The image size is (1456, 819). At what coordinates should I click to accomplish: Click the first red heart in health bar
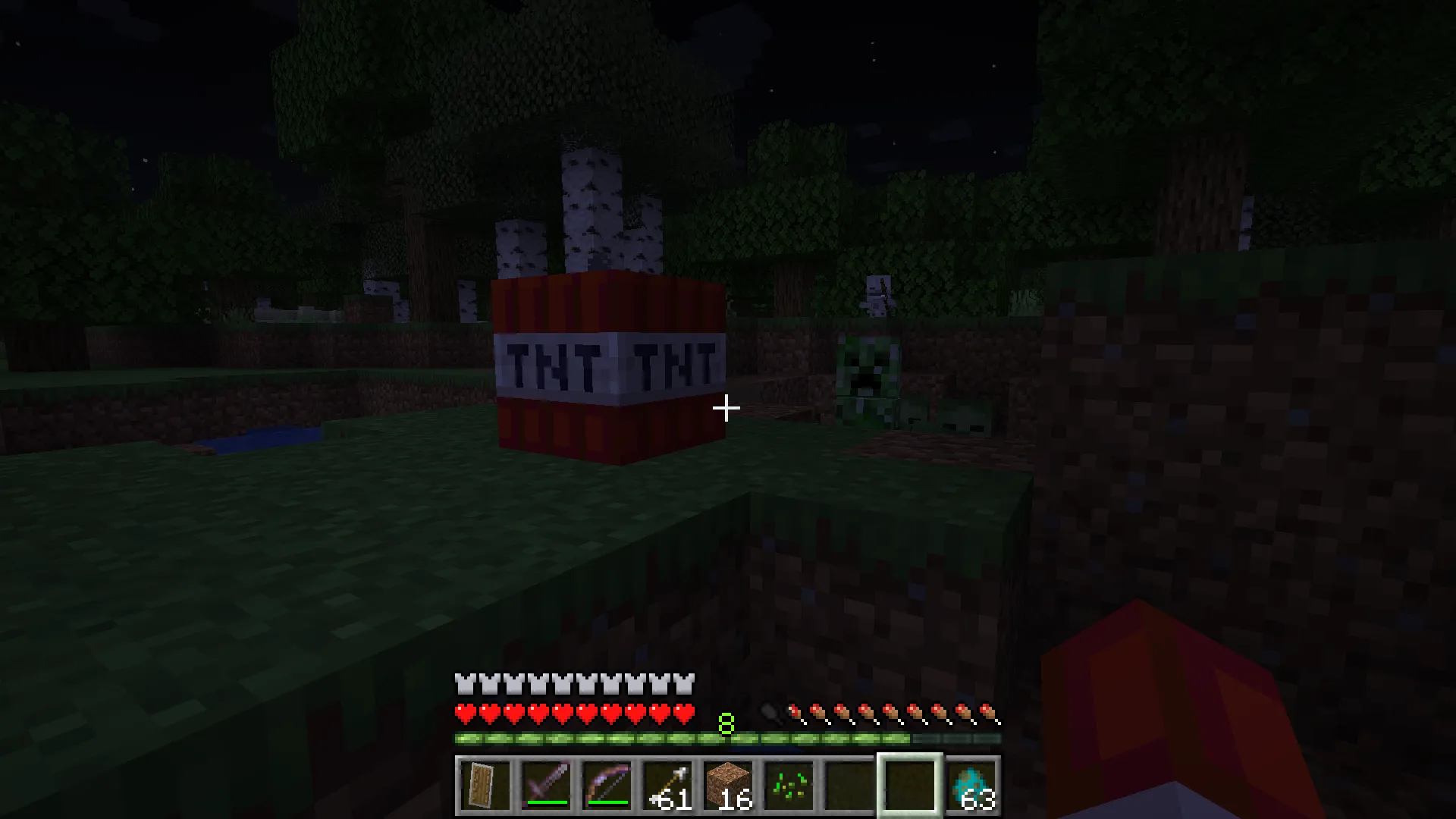pos(464,713)
